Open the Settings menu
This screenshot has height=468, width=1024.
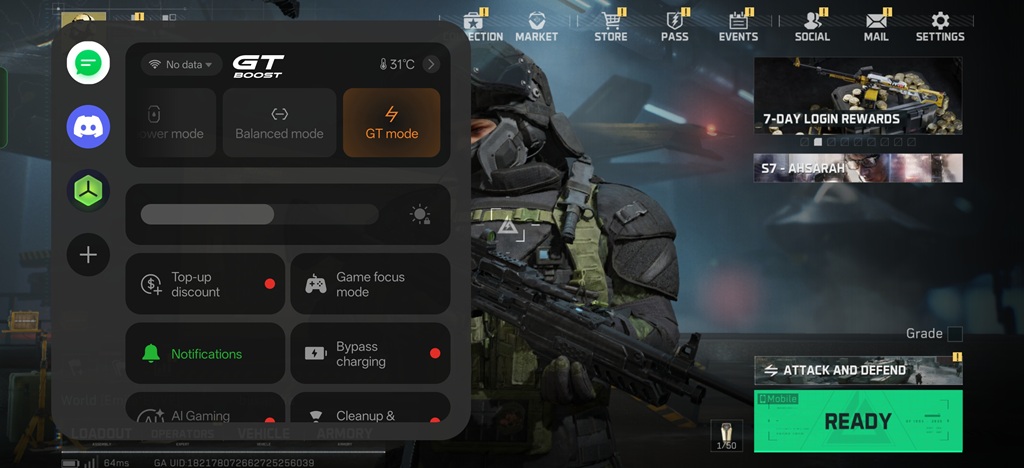(939, 26)
